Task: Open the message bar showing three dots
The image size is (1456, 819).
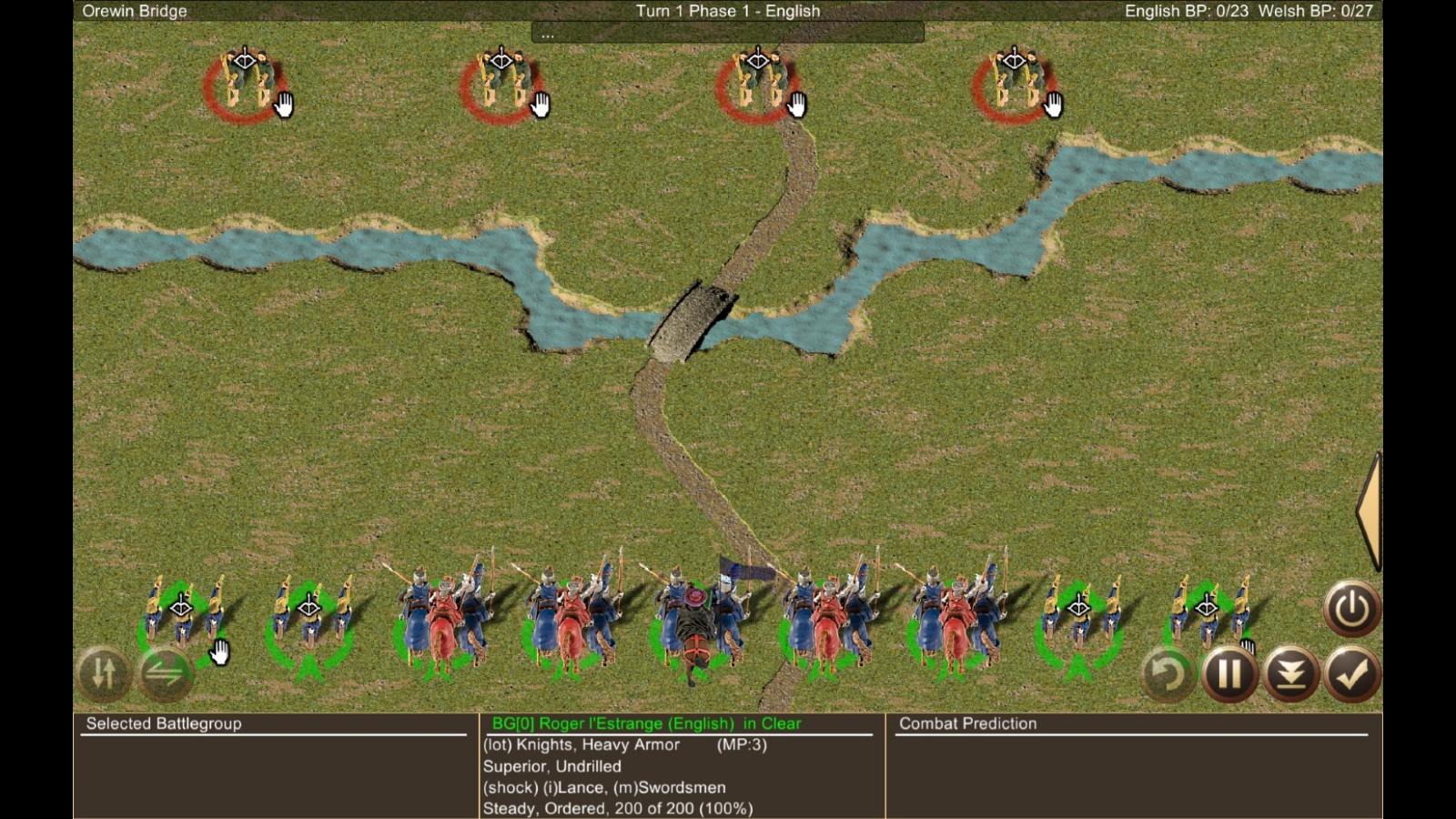Action: (727, 34)
